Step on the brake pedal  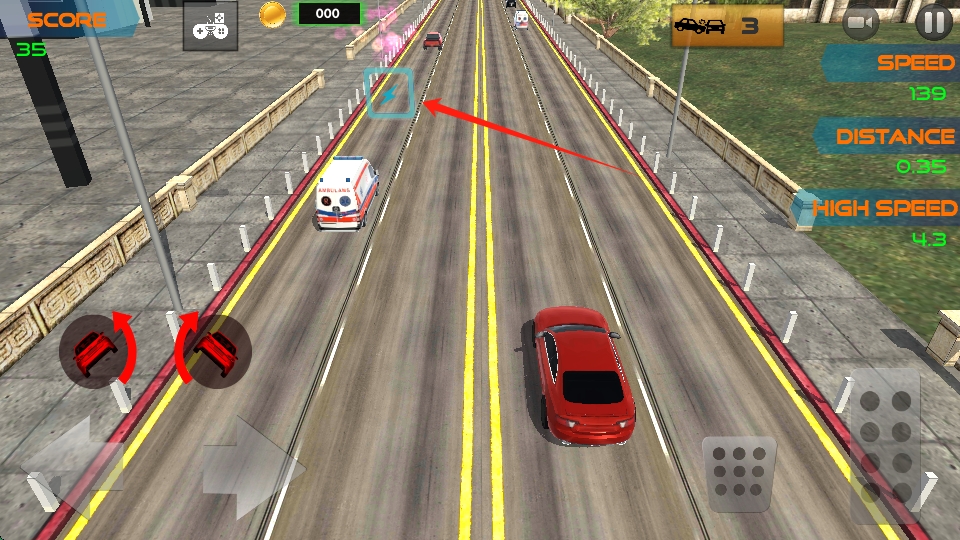click(739, 468)
